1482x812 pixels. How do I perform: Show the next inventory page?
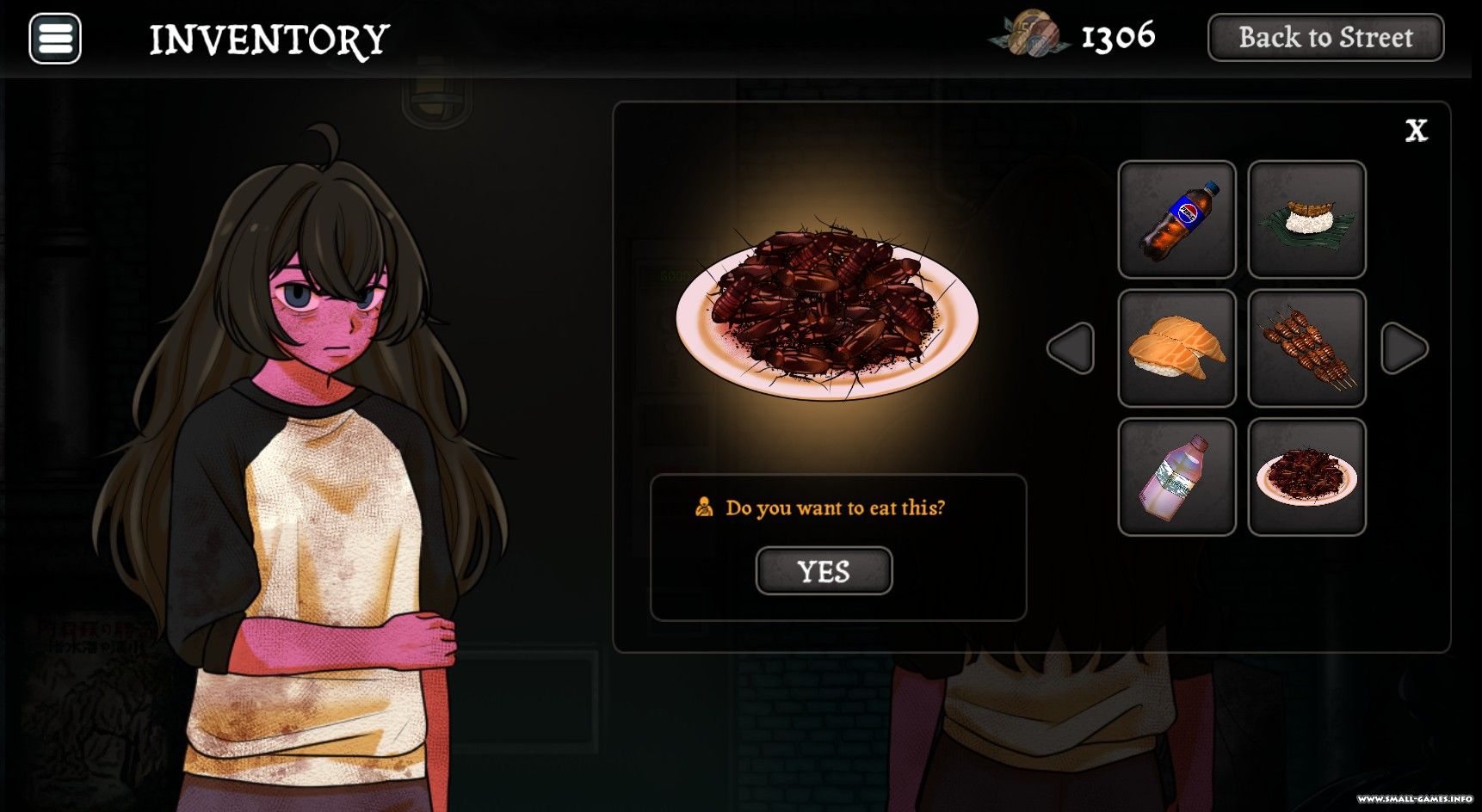click(x=1404, y=348)
